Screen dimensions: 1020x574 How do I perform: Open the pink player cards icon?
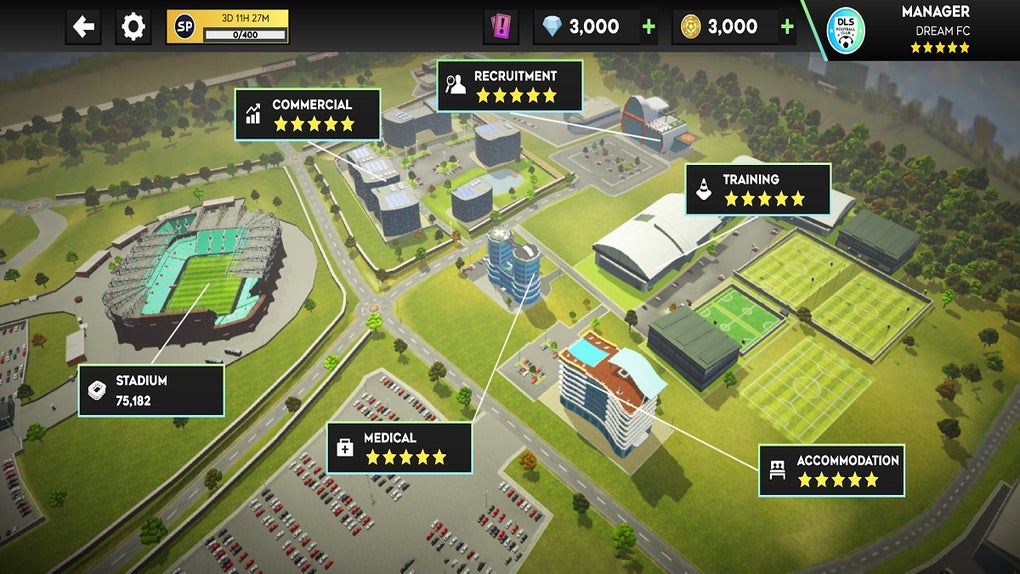pos(501,27)
